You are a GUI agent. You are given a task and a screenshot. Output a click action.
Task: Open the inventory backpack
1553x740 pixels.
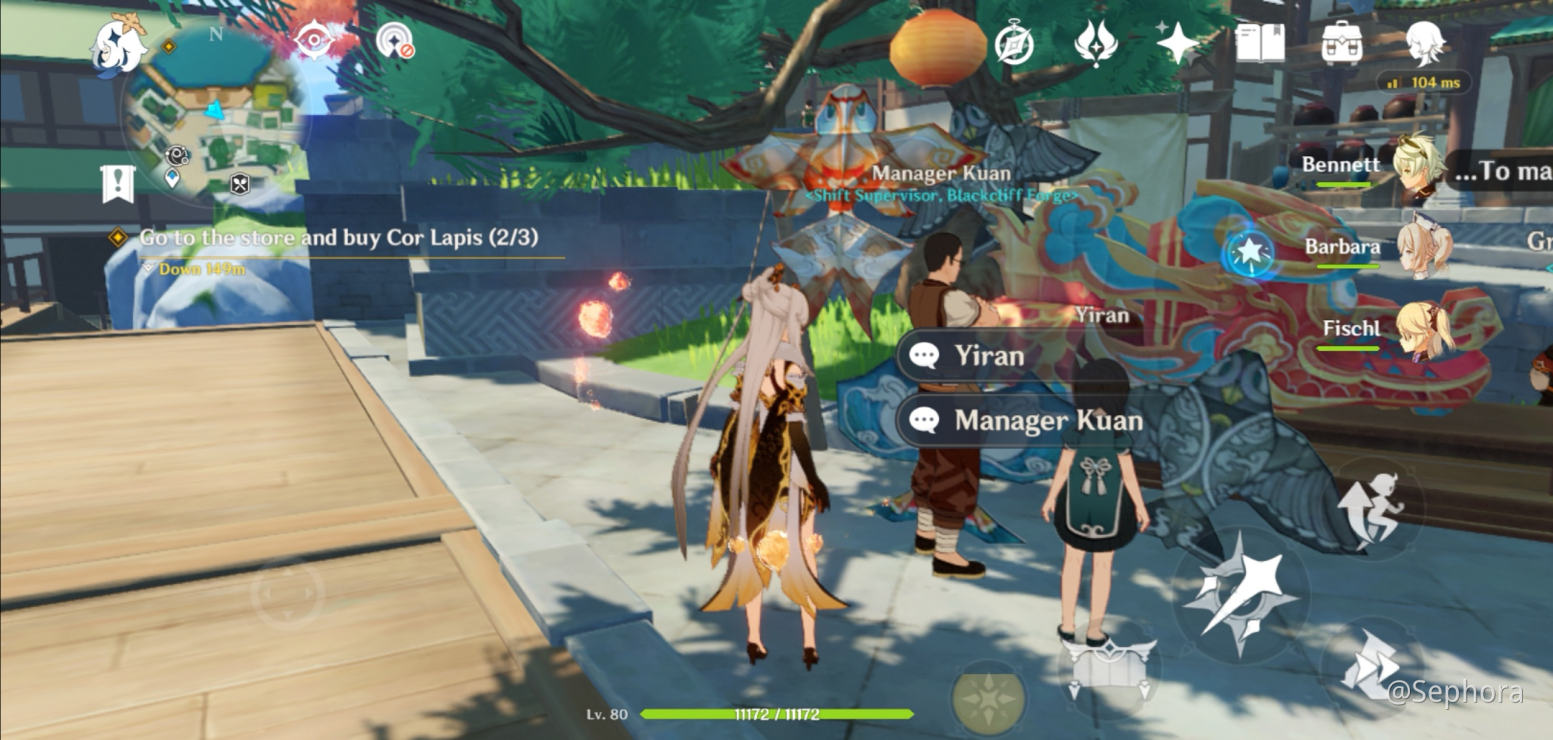point(1341,44)
